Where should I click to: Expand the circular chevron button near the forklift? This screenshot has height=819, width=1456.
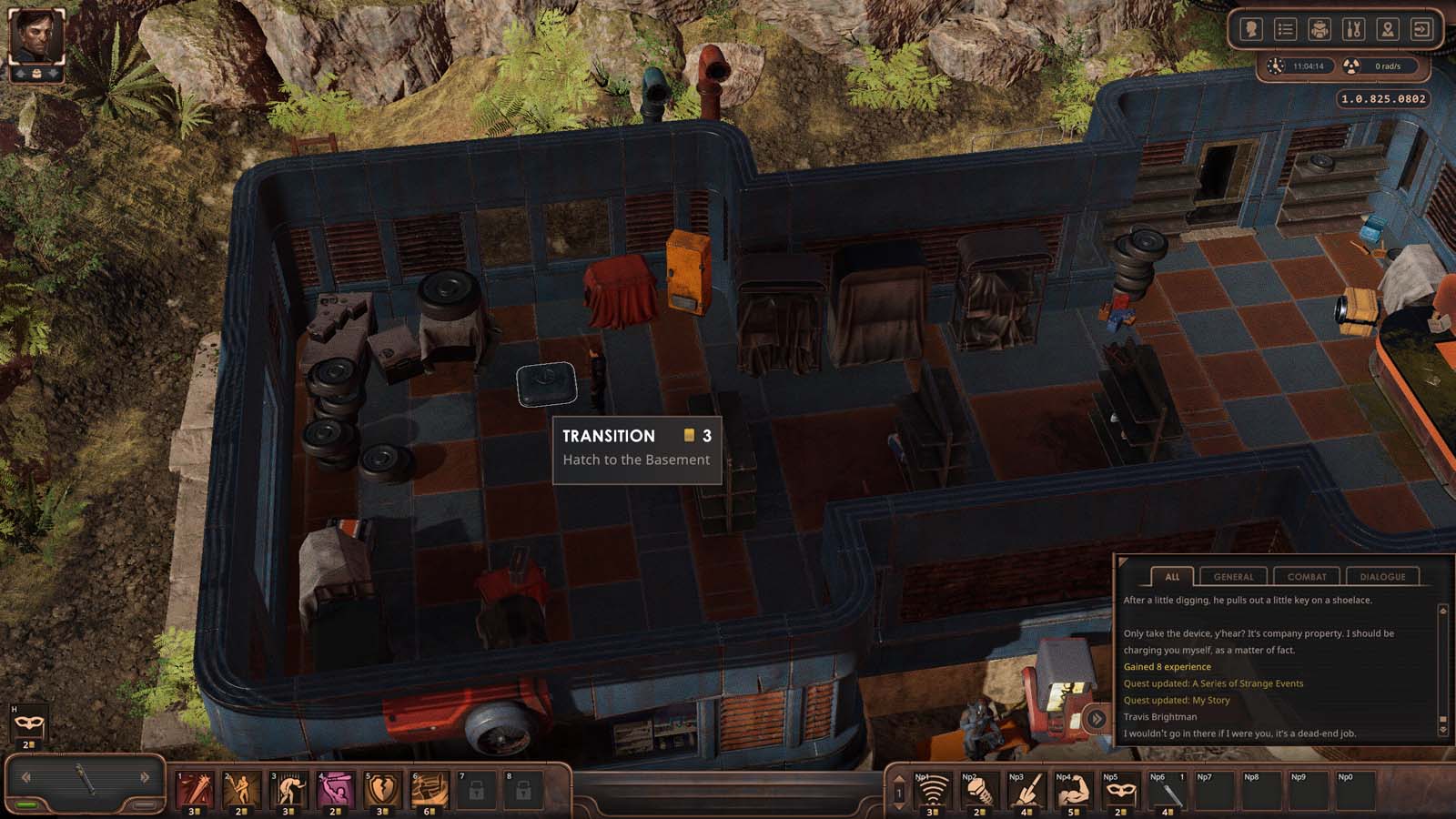tap(1097, 719)
